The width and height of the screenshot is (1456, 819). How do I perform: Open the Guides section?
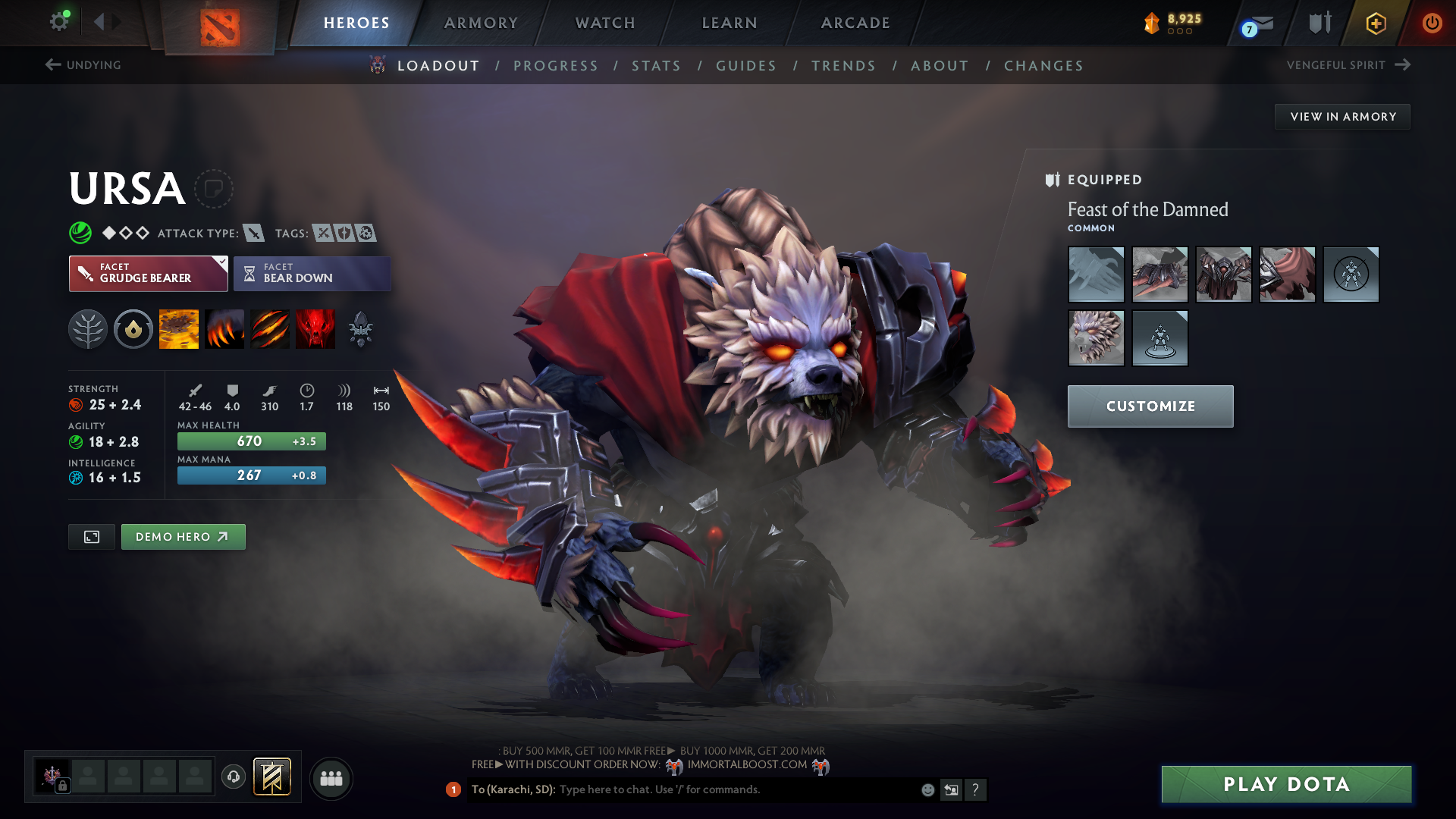pyautogui.click(x=746, y=66)
